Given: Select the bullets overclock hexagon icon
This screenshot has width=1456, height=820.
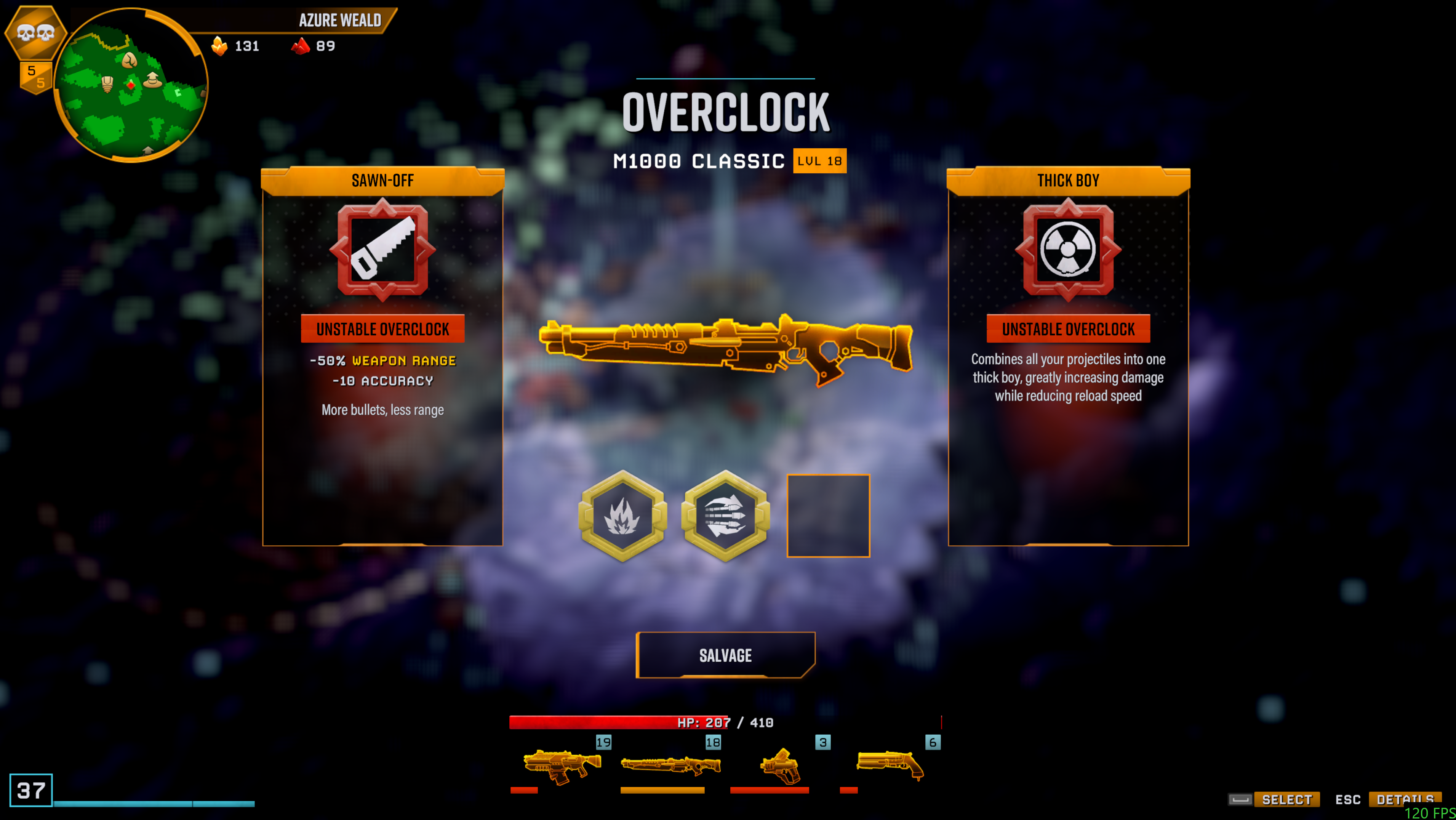Looking at the screenshot, I should (x=725, y=515).
